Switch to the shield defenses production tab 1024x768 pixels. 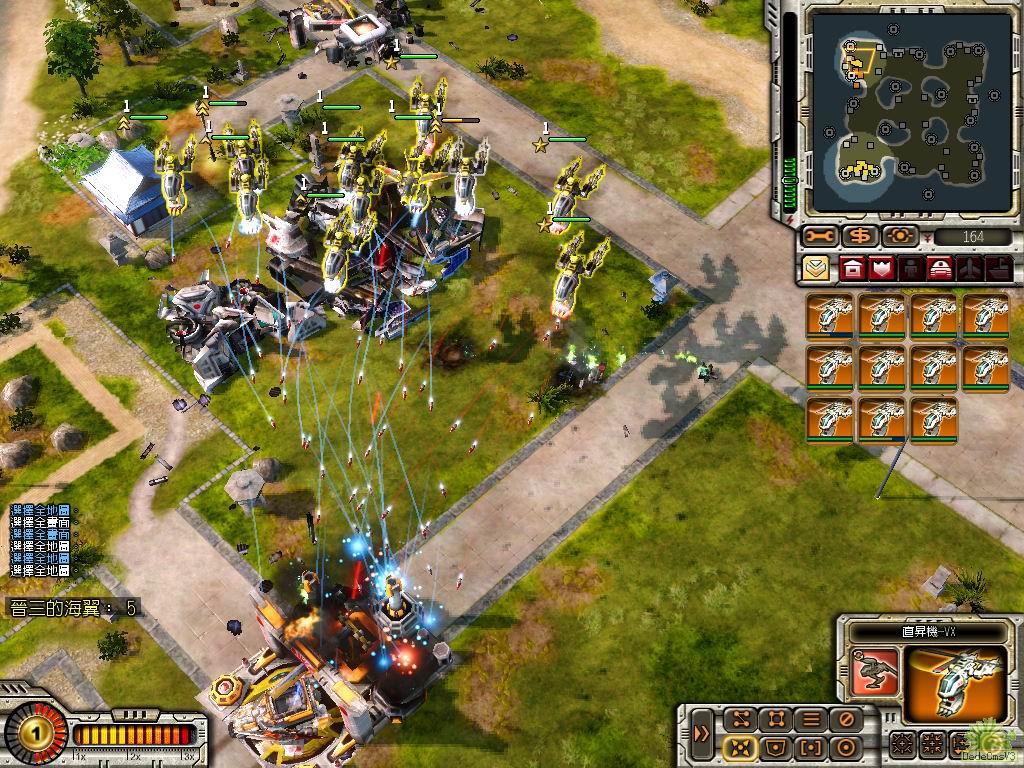tap(881, 268)
